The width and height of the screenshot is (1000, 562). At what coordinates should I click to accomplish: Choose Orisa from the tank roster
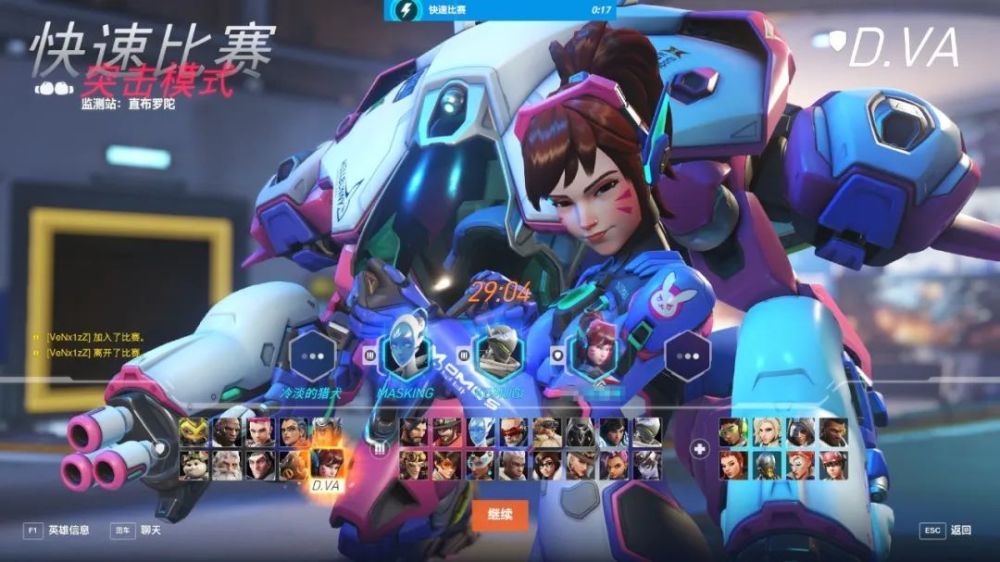tap(194, 432)
